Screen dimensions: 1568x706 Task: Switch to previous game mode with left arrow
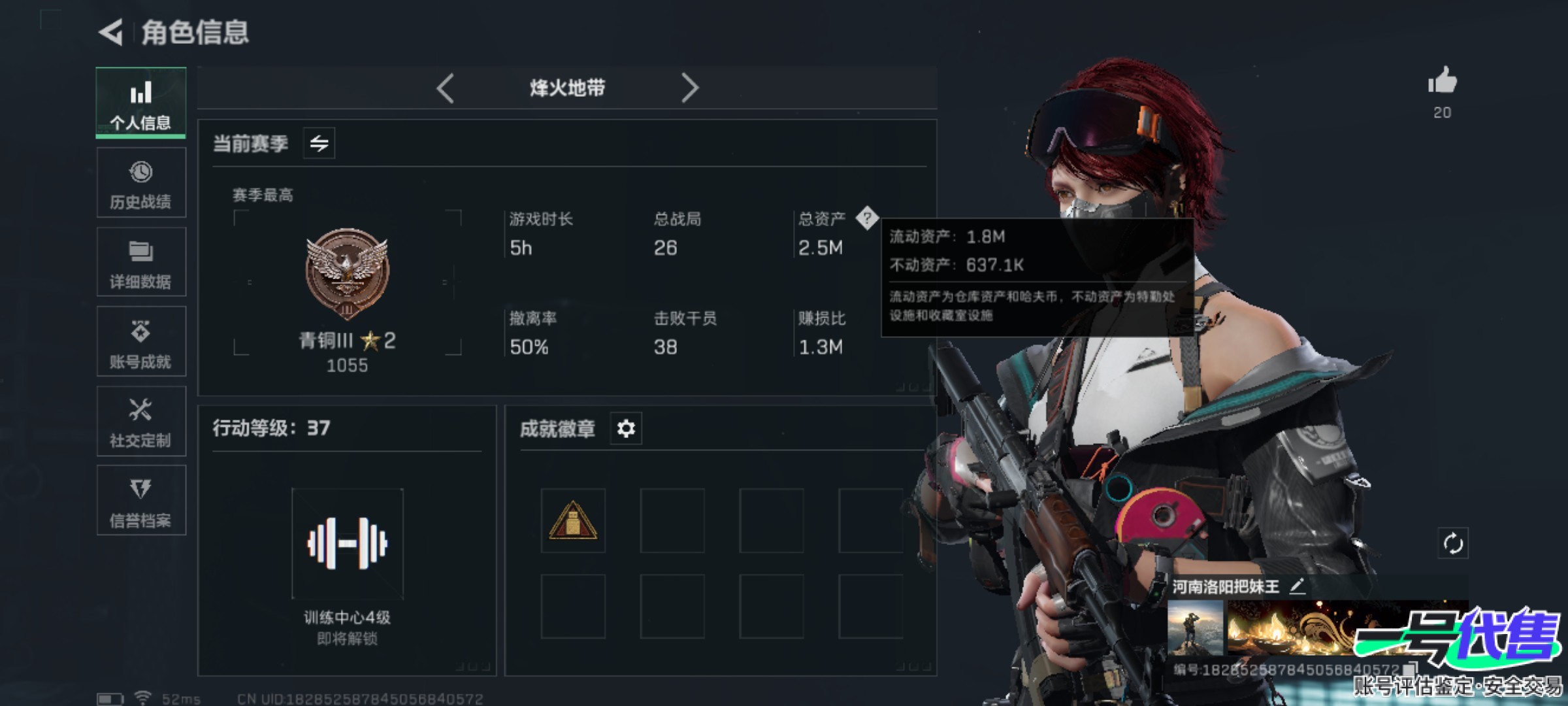coord(446,88)
